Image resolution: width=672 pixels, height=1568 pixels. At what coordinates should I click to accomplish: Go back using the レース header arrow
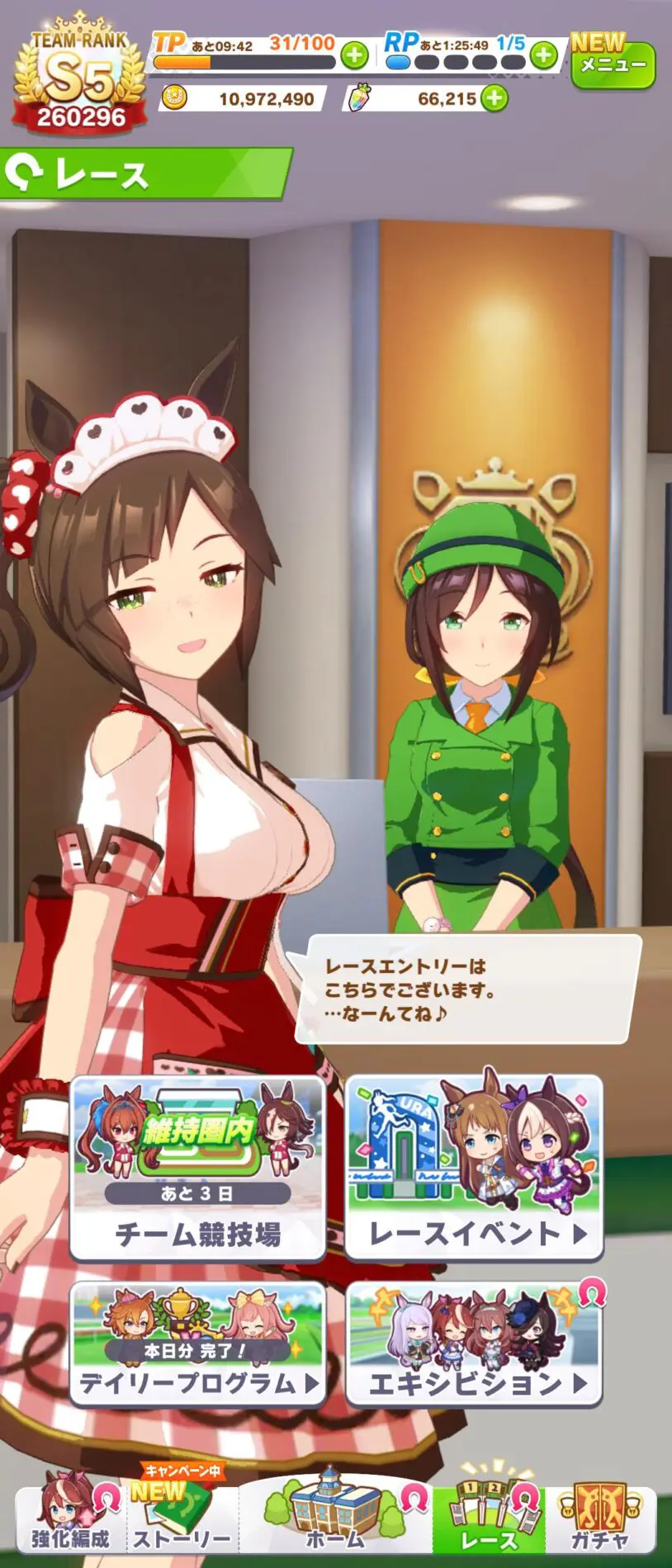pyautogui.click(x=23, y=174)
